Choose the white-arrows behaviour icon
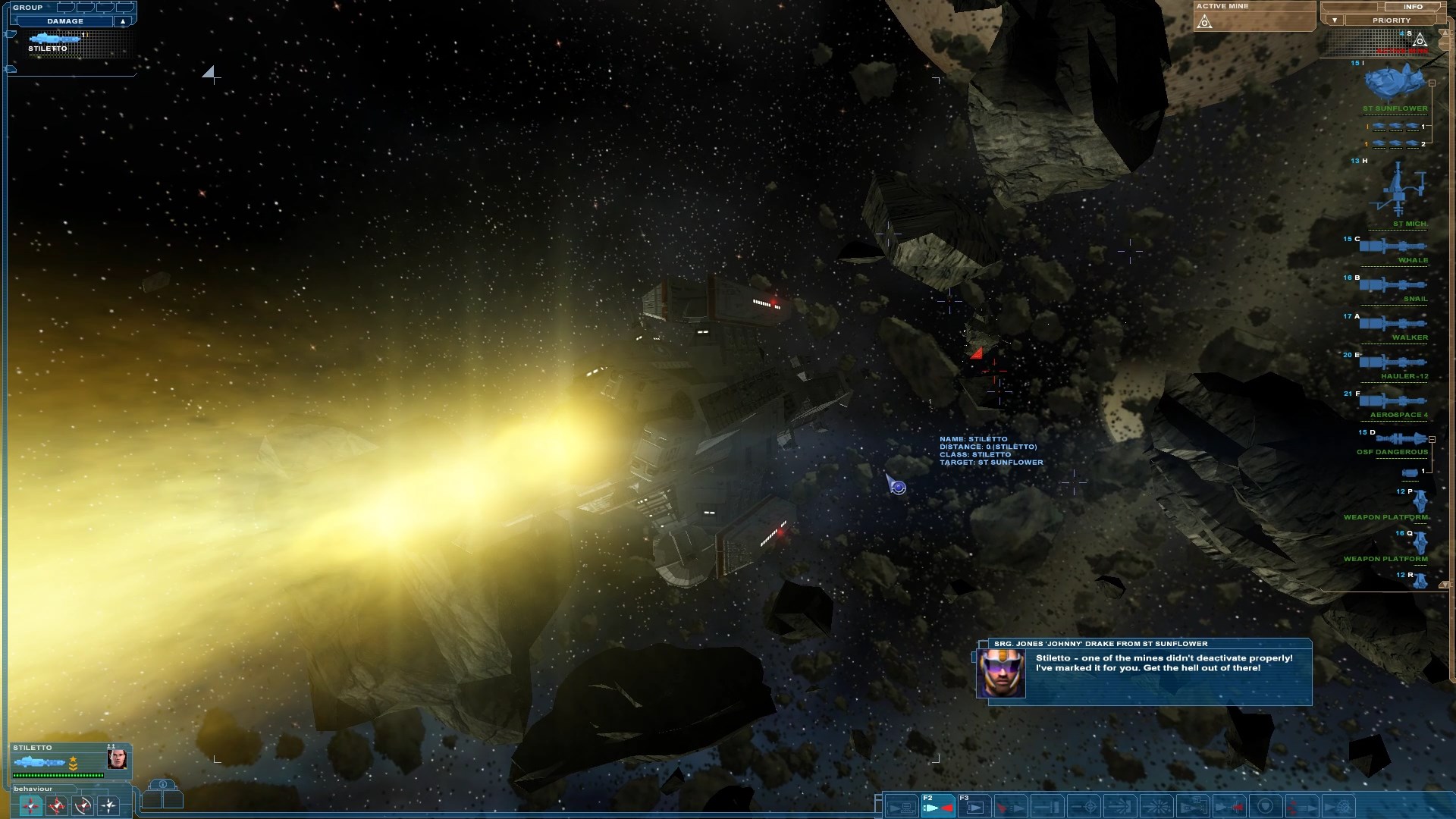This screenshot has height=819, width=1456. click(108, 805)
